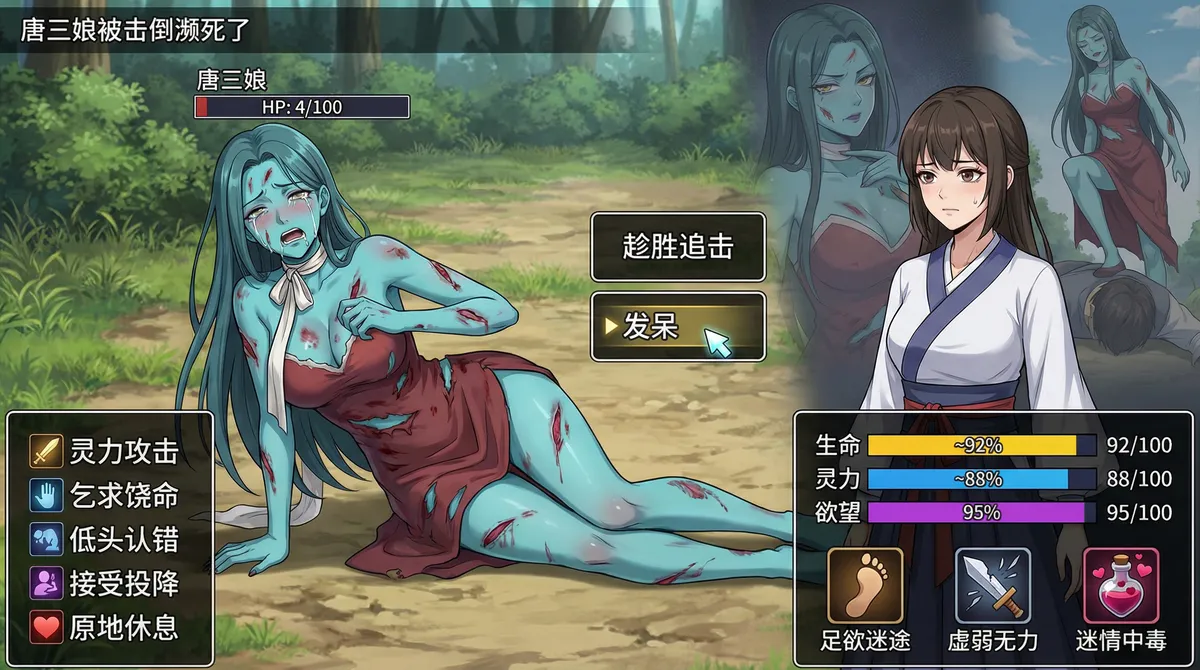Screen dimensions: 1200x670
Task: Activate the 原地休息 command
Action: pos(110,627)
